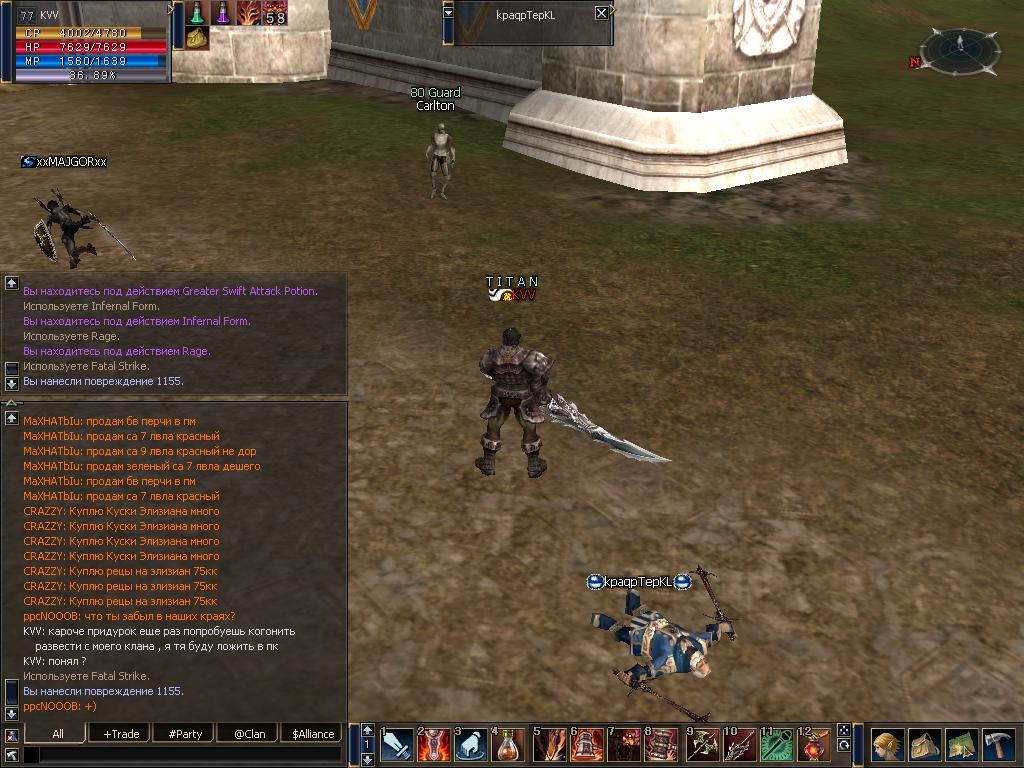This screenshot has width=1024, height=768.
Task: Use the potion in hotbar slot 4
Action: coord(509,745)
